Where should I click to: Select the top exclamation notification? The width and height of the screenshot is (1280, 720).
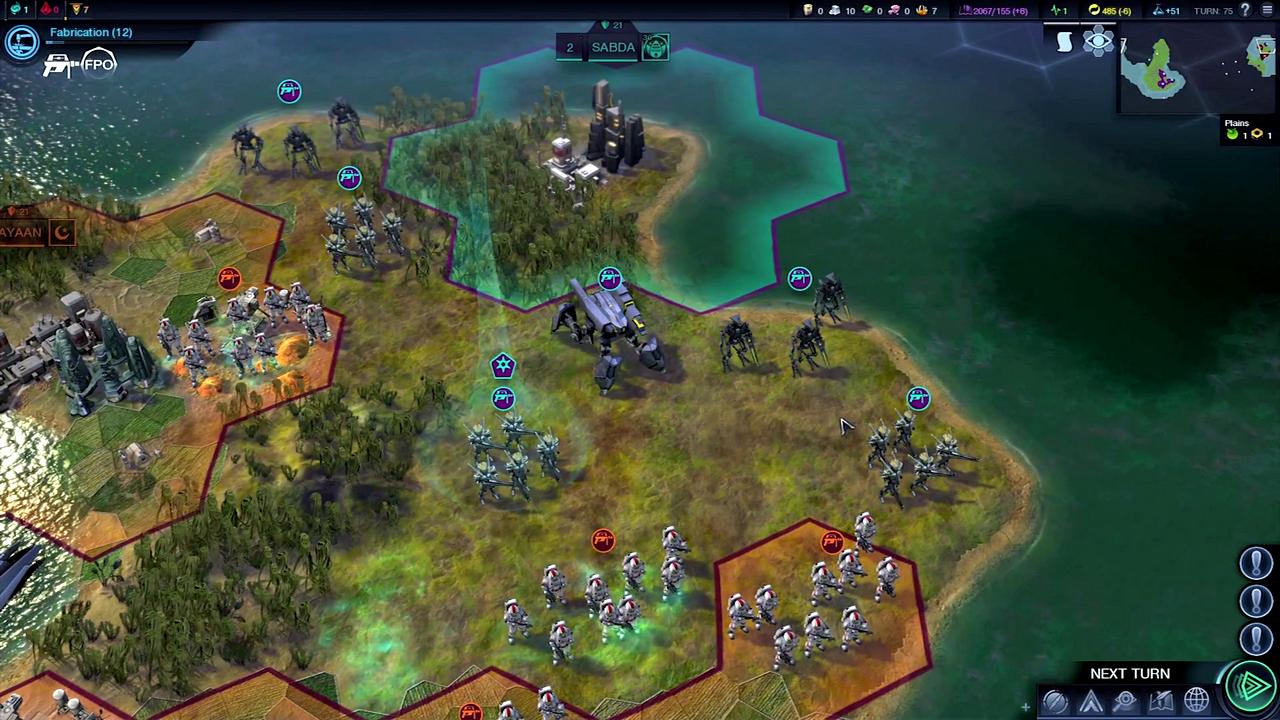coord(1256,563)
